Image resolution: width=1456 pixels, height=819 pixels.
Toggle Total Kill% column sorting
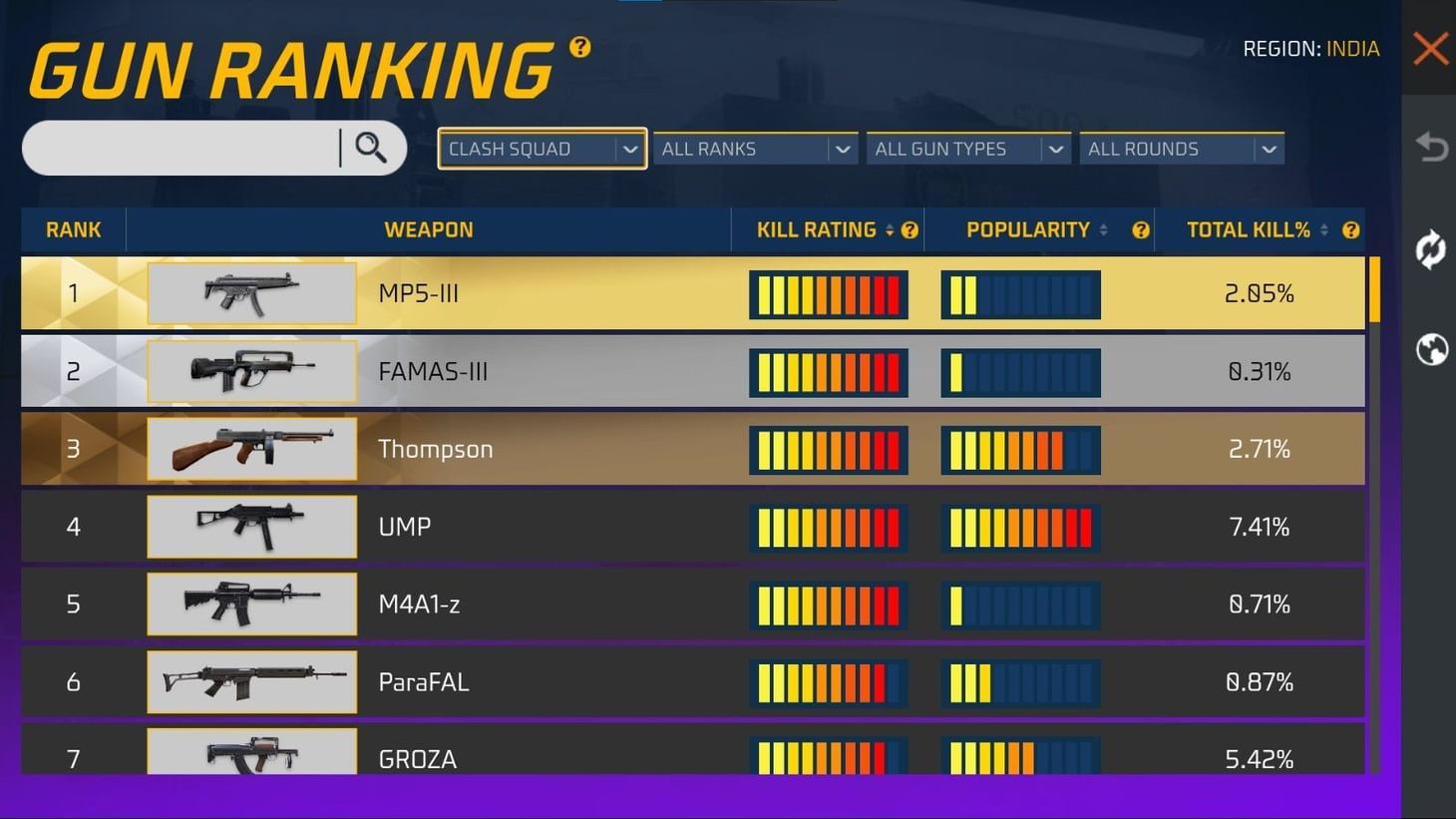pyautogui.click(x=1323, y=229)
